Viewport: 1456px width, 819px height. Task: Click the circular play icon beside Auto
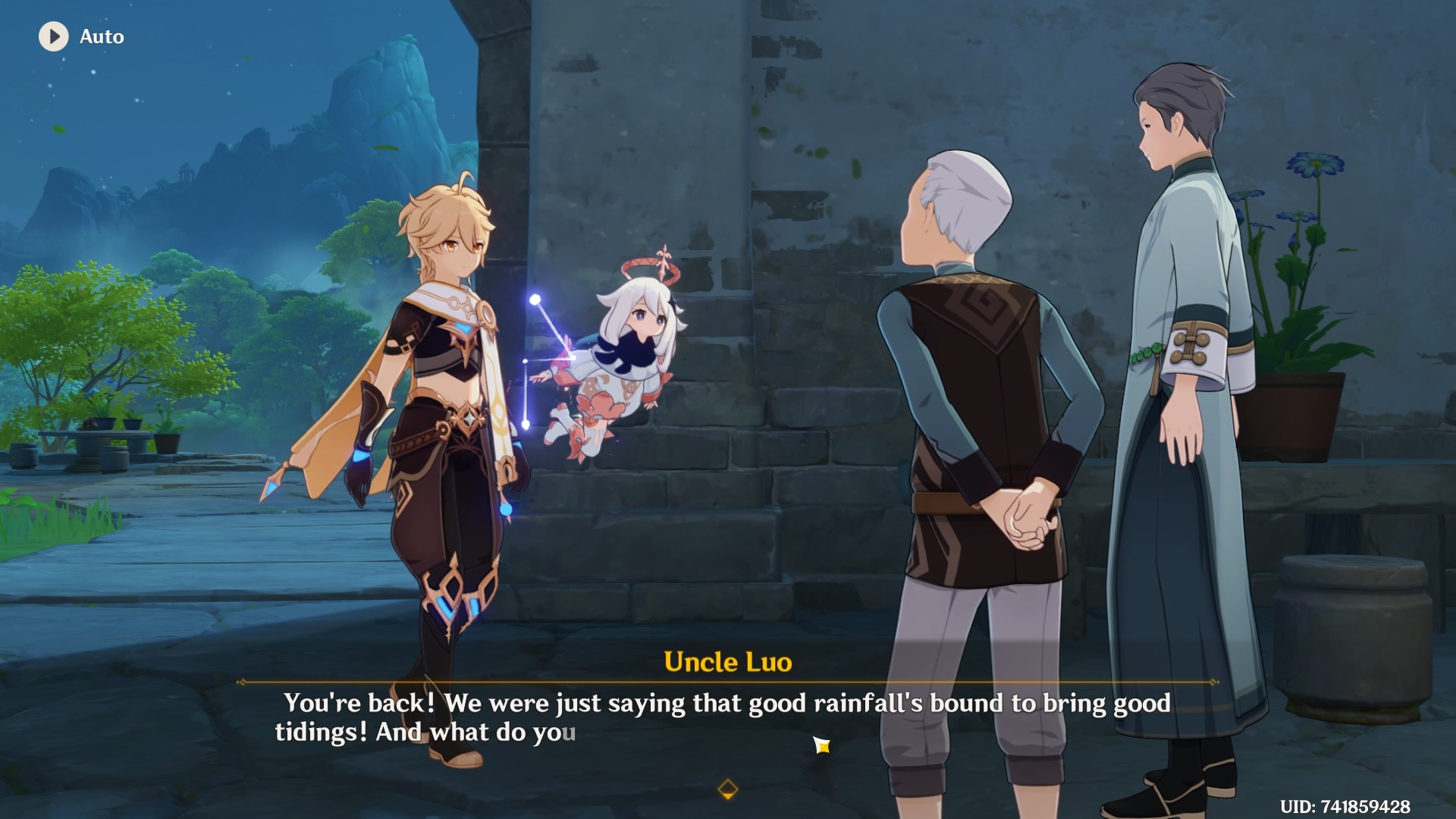(x=53, y=36)
